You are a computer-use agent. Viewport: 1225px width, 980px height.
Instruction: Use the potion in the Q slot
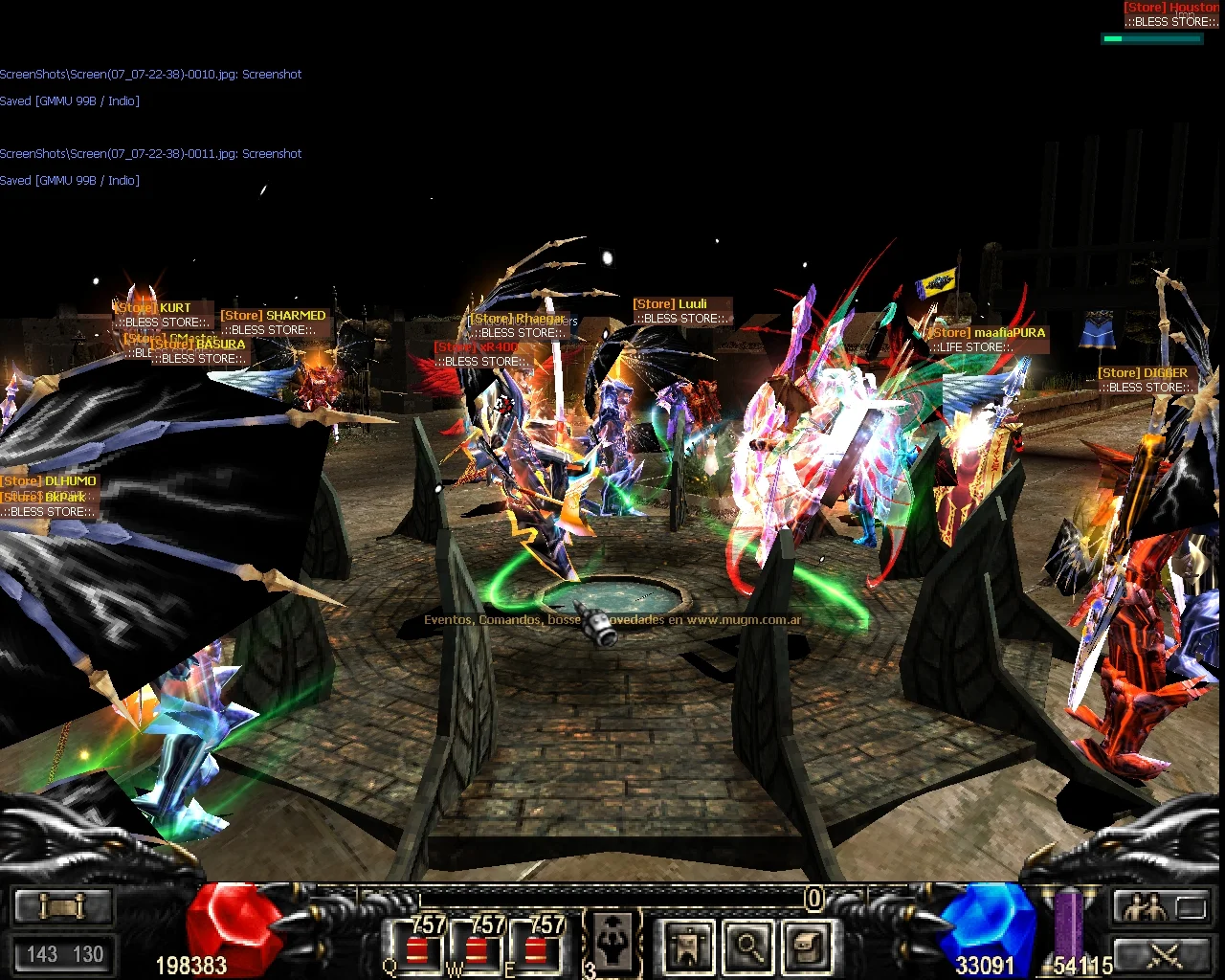pyautogui.click(x=417, y=947)
